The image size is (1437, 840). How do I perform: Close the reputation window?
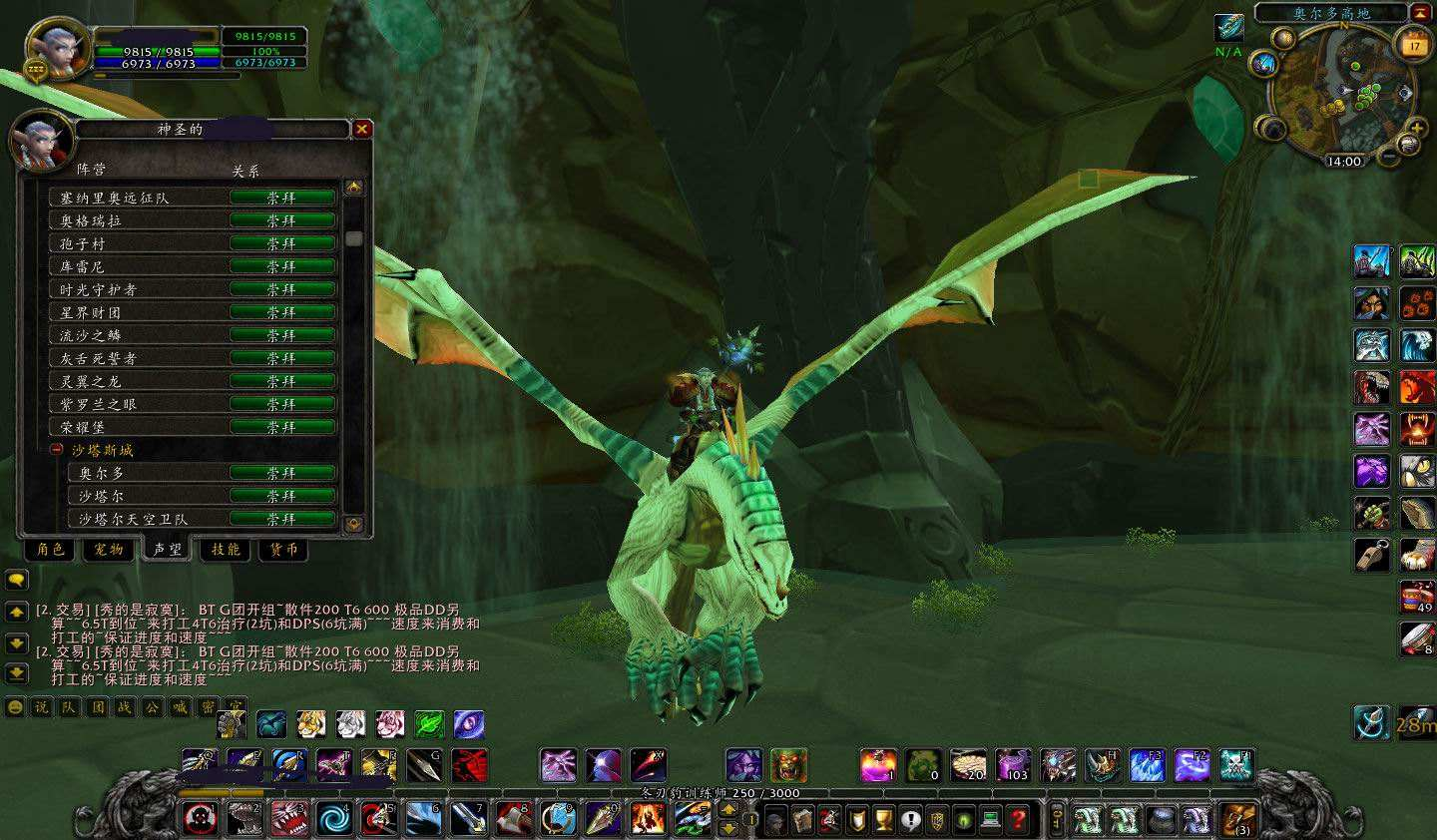(x=362, y=129)
